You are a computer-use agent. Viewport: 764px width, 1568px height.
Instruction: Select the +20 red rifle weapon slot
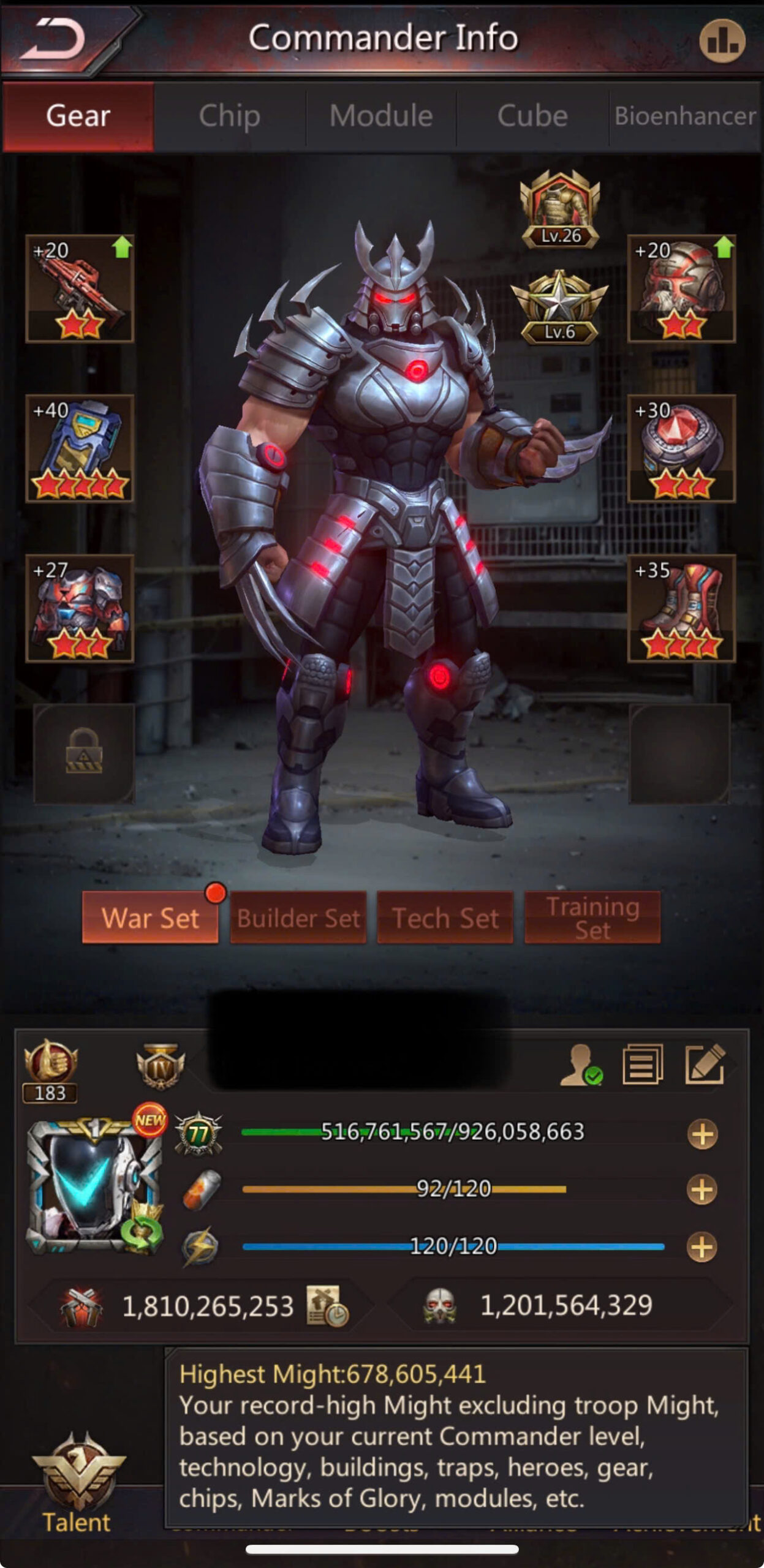click(x=80, y=288)
